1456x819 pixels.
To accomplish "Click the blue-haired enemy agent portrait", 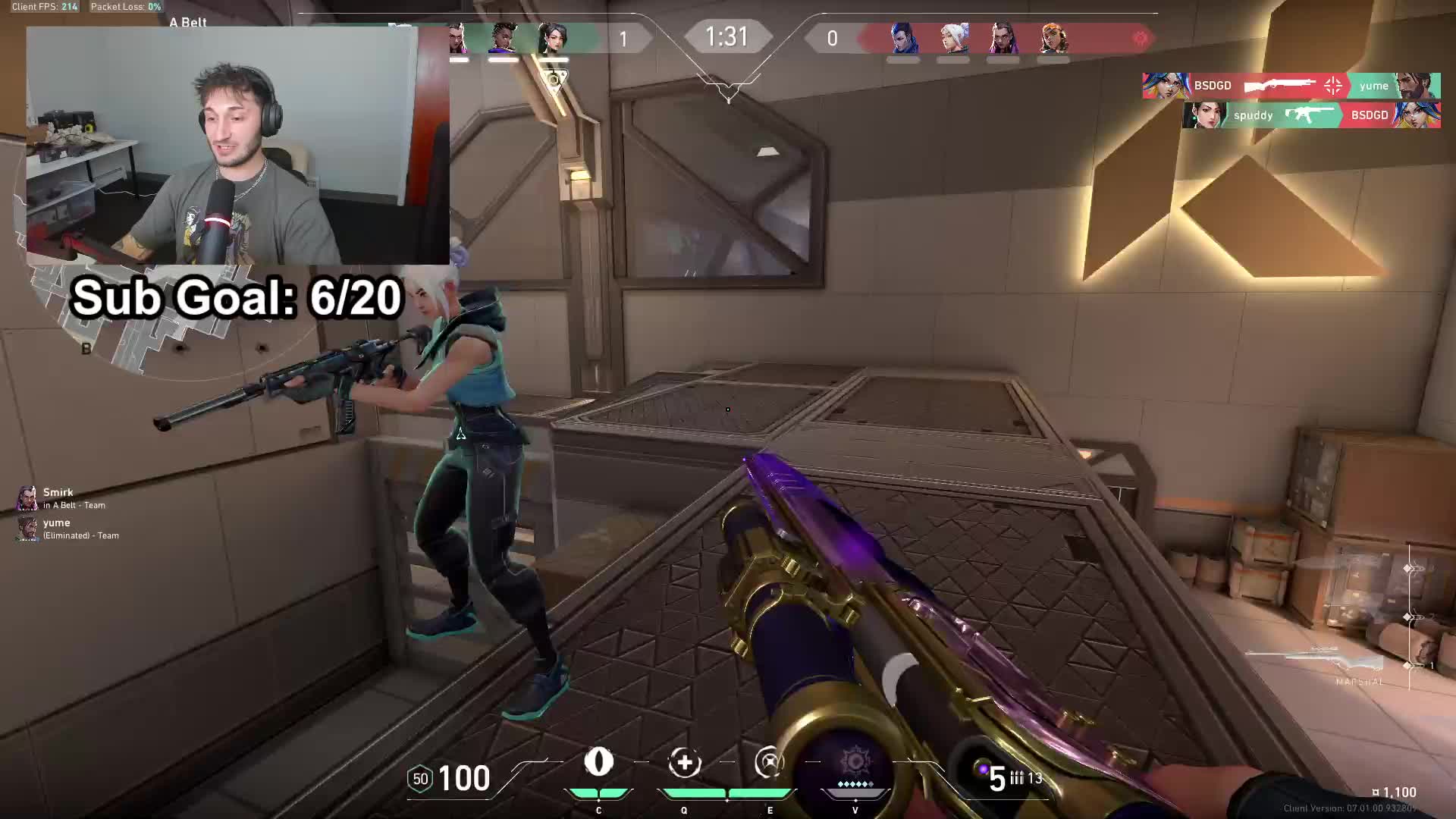I will [x=903, y=38].
